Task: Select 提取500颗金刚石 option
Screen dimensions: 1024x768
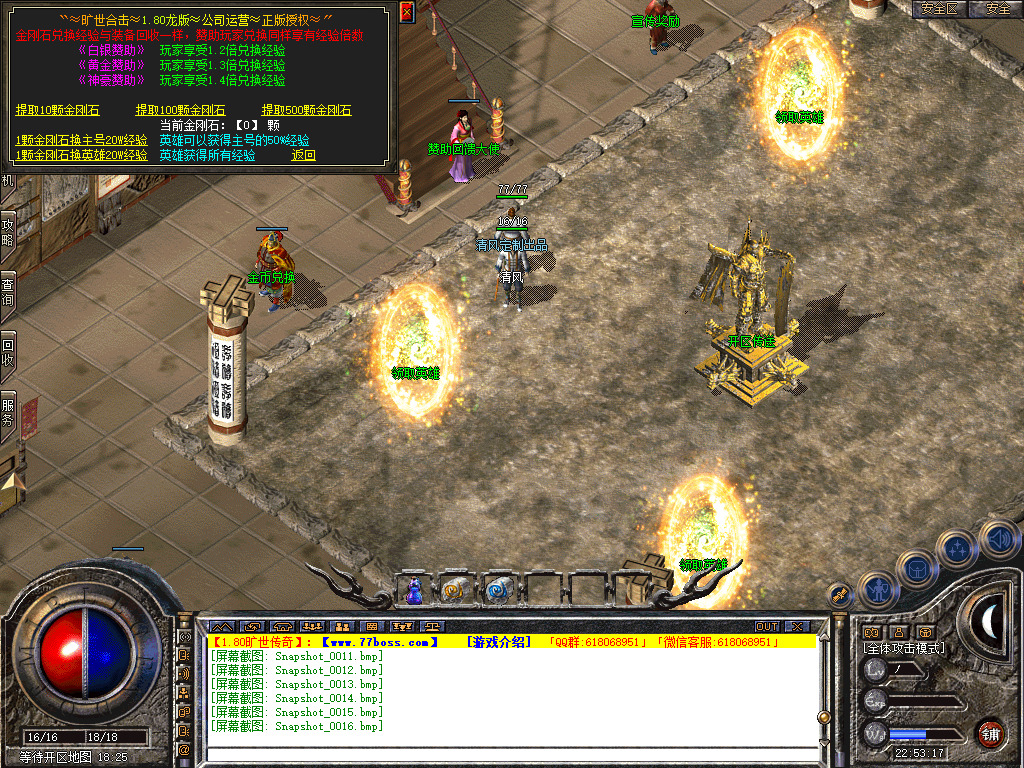Action: click(306, 110)
